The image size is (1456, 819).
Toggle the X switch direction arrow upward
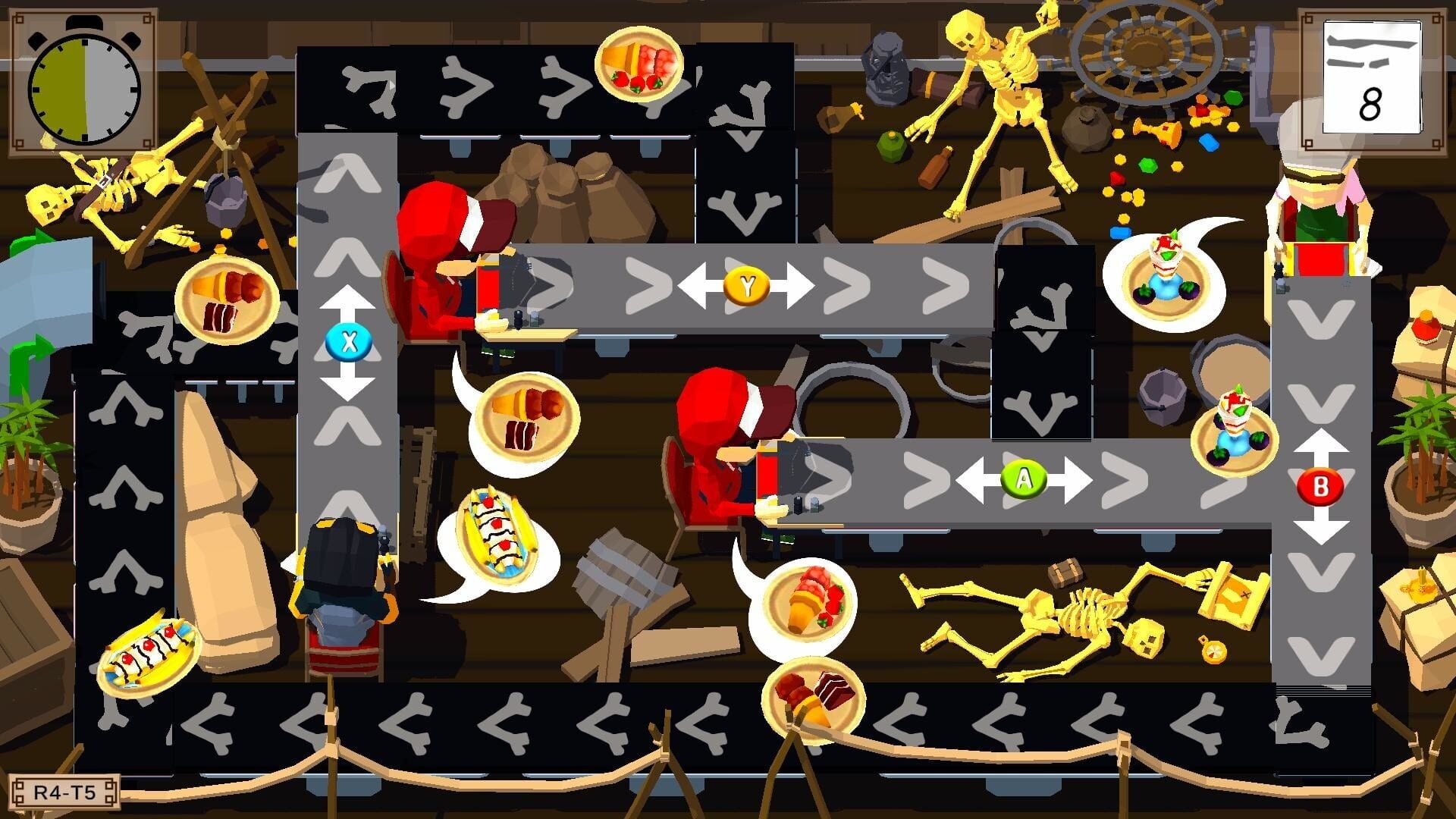tap(347, 296)
